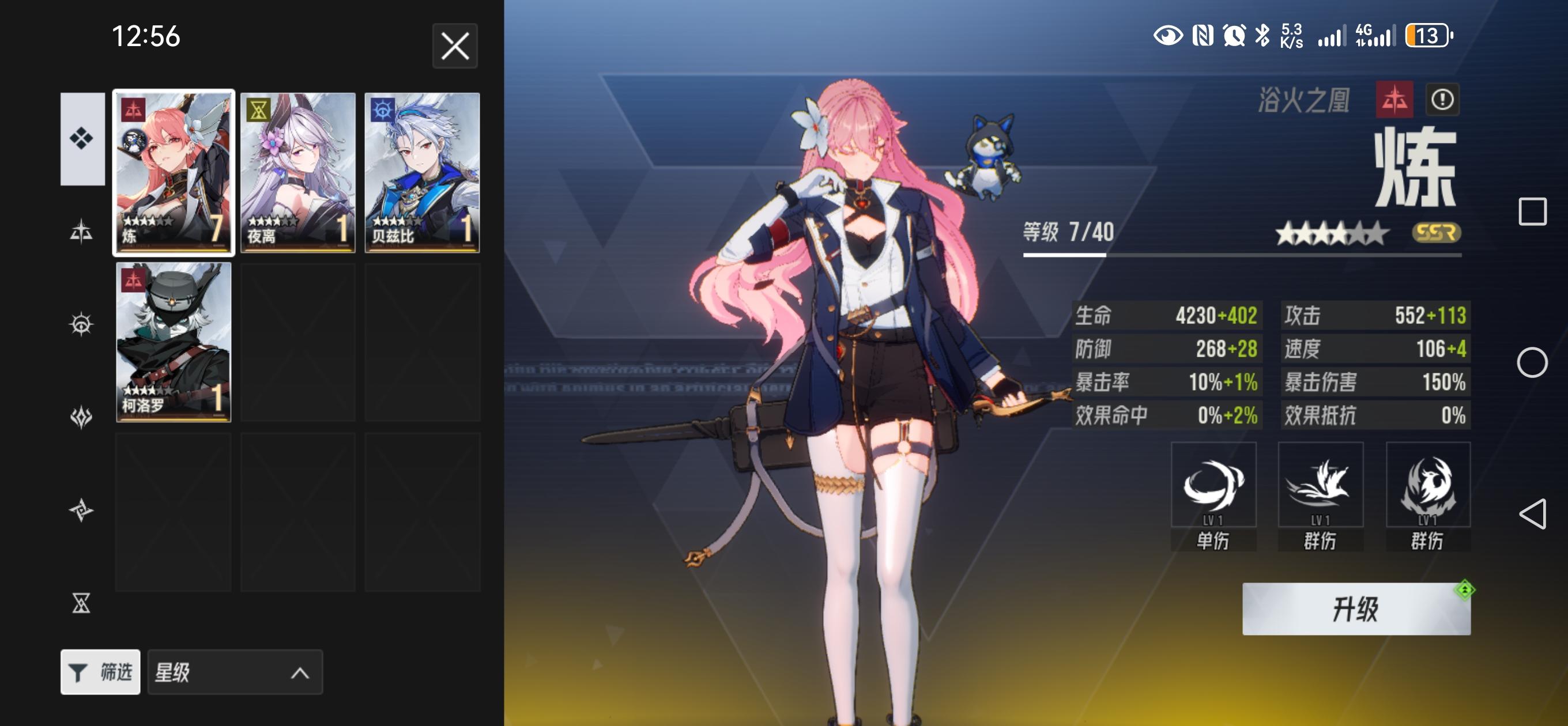Toggle the eye element filter in the sidebar
This screenshot has width=1568, height=726.
click(81, 324)
